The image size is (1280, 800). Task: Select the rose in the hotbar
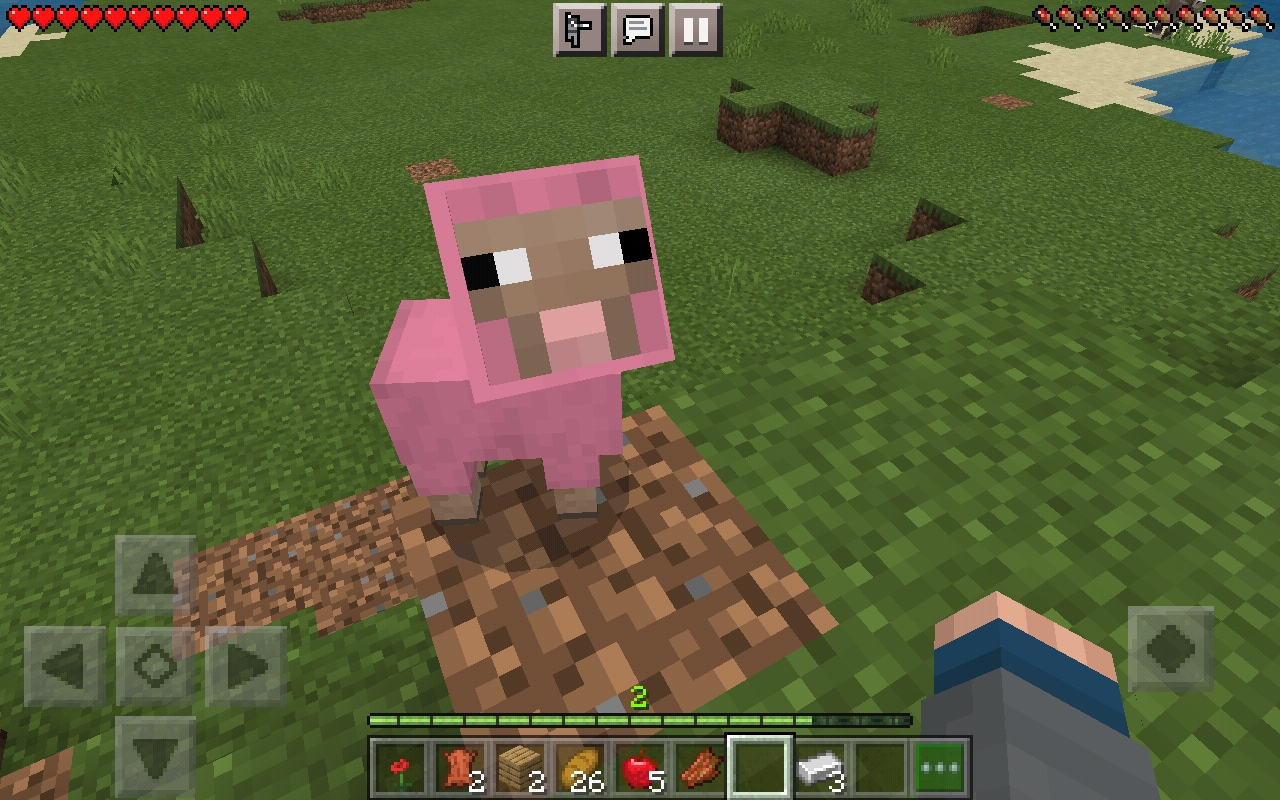click(399, 766)
